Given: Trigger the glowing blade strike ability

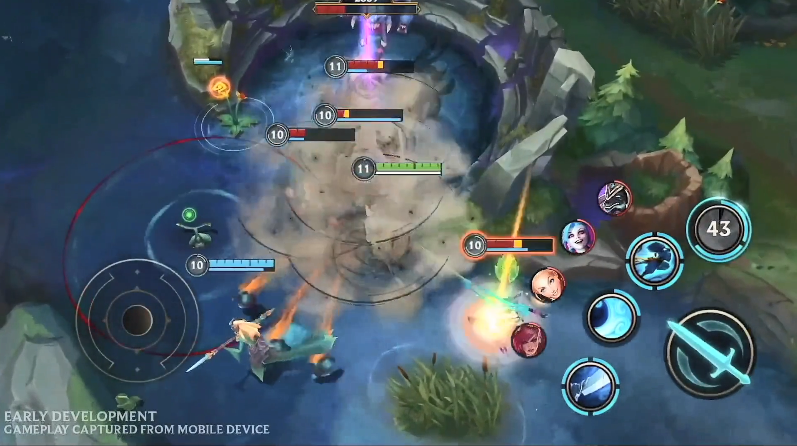Looking at the screenshot, I should click(589, 386).
